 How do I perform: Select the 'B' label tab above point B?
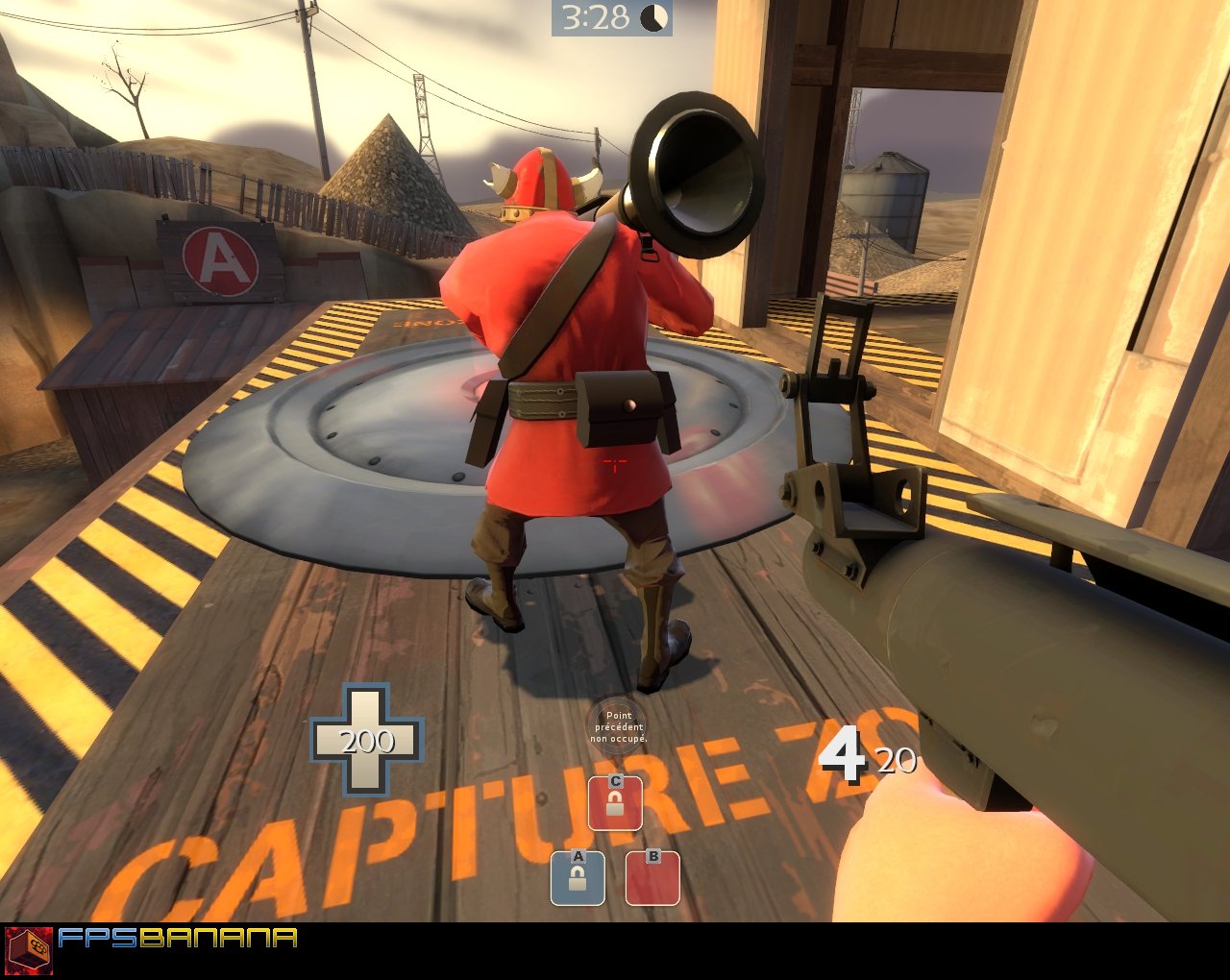click(652, 858)
